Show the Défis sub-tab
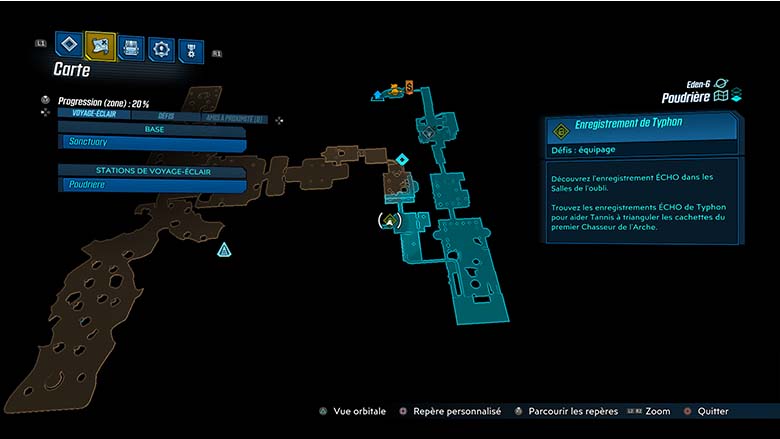The image size is (780, 439). pos(166,115)
